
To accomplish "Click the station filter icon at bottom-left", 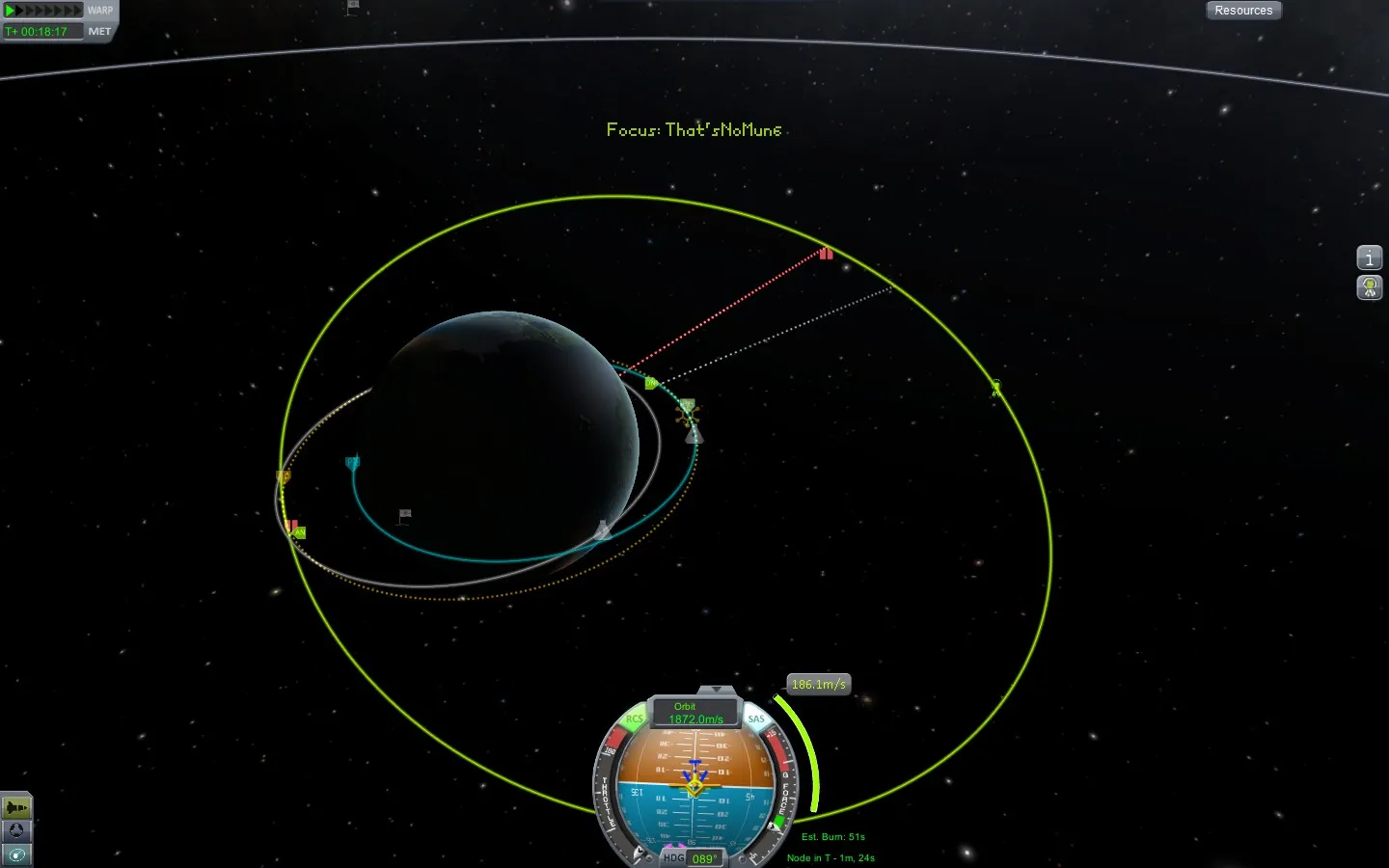I will [x=15, y=831].
